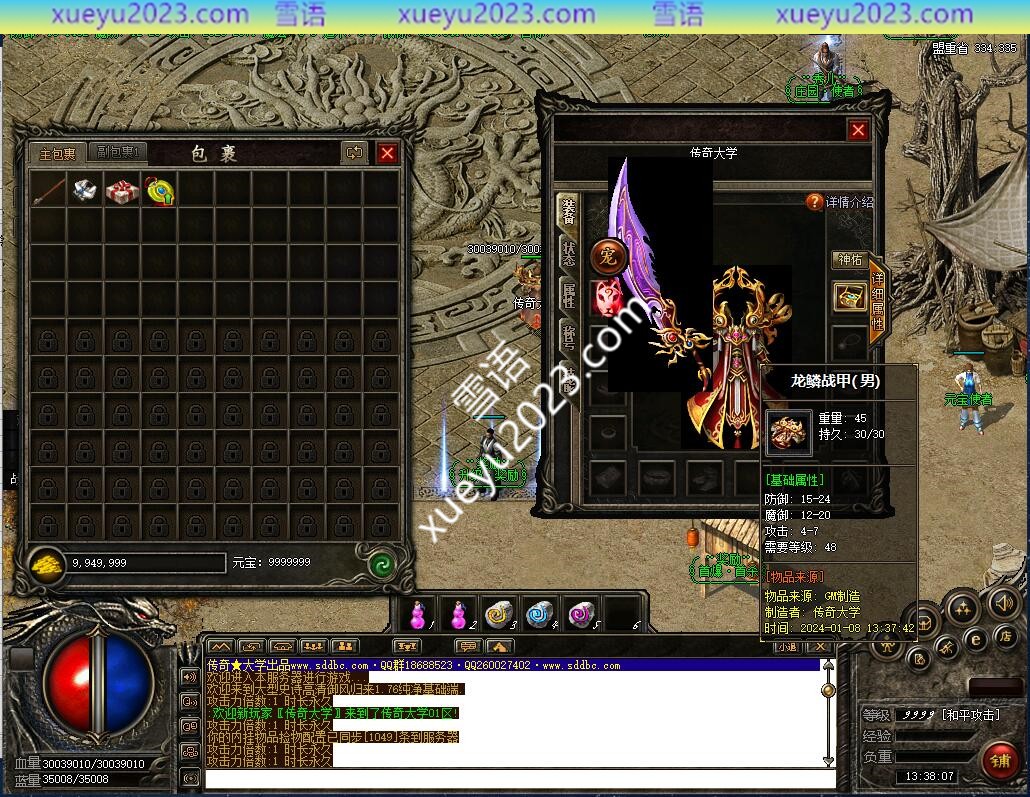Switch to the 属性 tab
1030x797 pixels.
[x=568, y=295]
